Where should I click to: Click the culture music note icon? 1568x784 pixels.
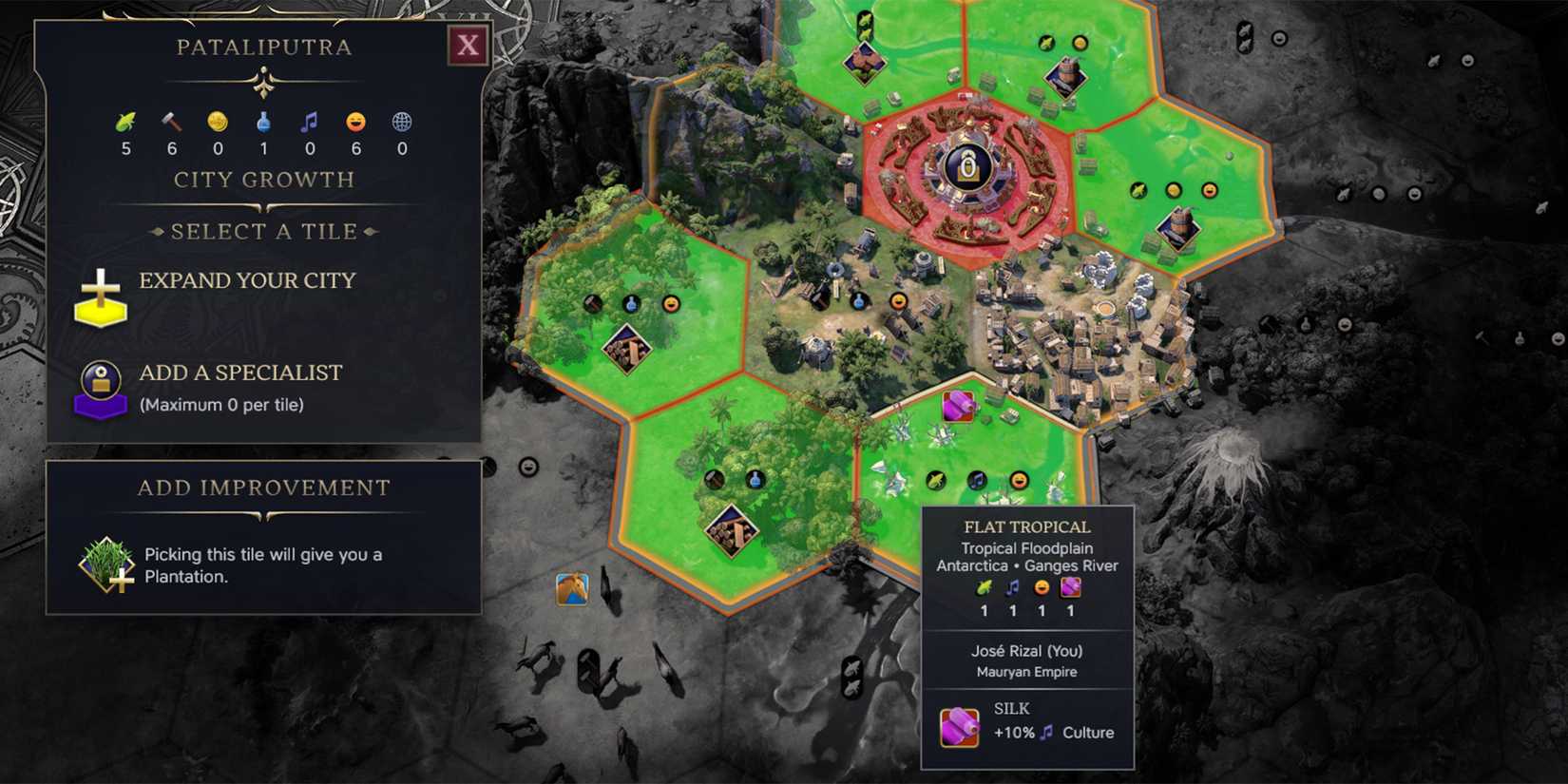click(309, 121)
